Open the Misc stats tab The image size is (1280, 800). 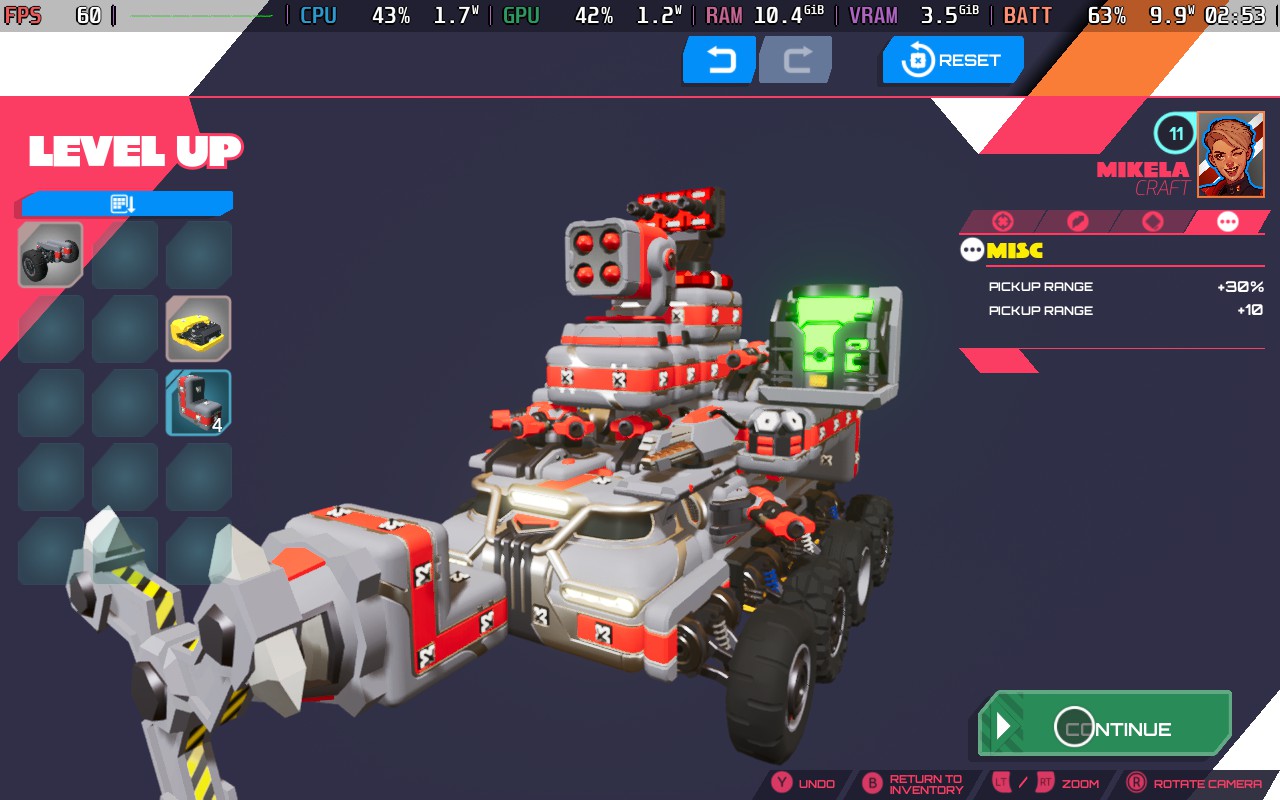[1227, 222]
